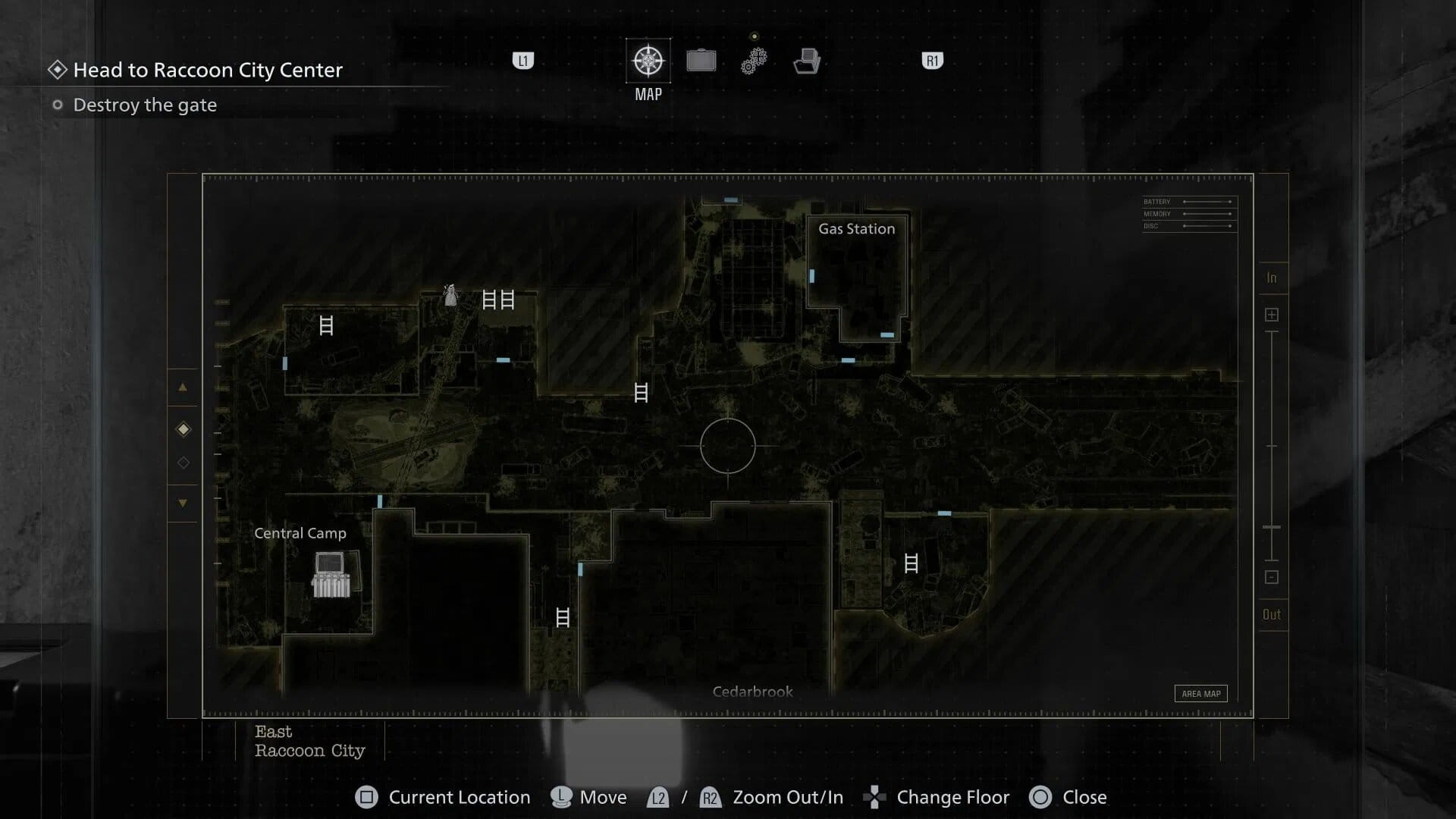The width and height of the screenshot is (1456, 819).
Task: Click the zoom-in plus button
Action: [x=1272, y=315]
